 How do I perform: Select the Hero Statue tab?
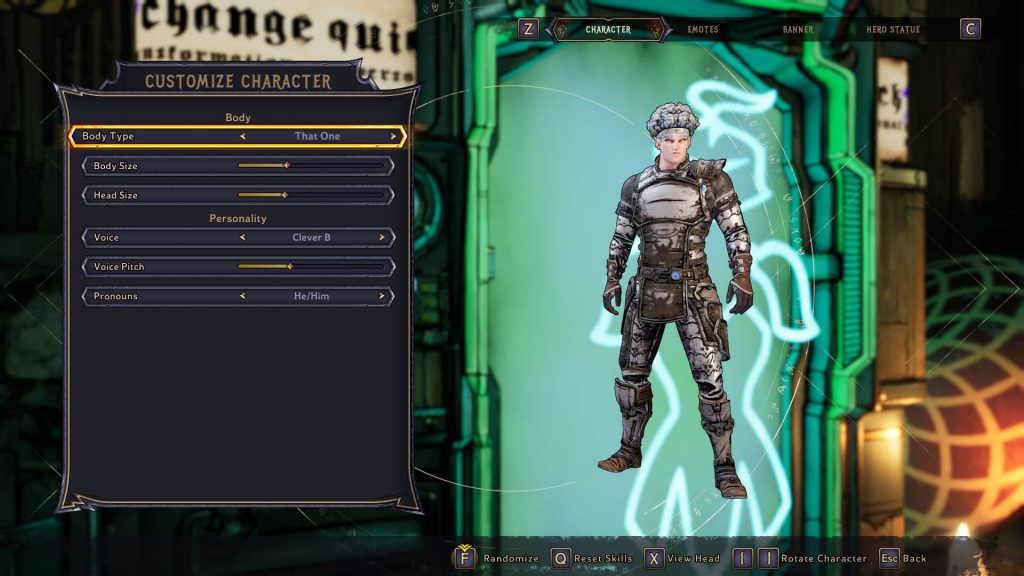pos(892,30)
